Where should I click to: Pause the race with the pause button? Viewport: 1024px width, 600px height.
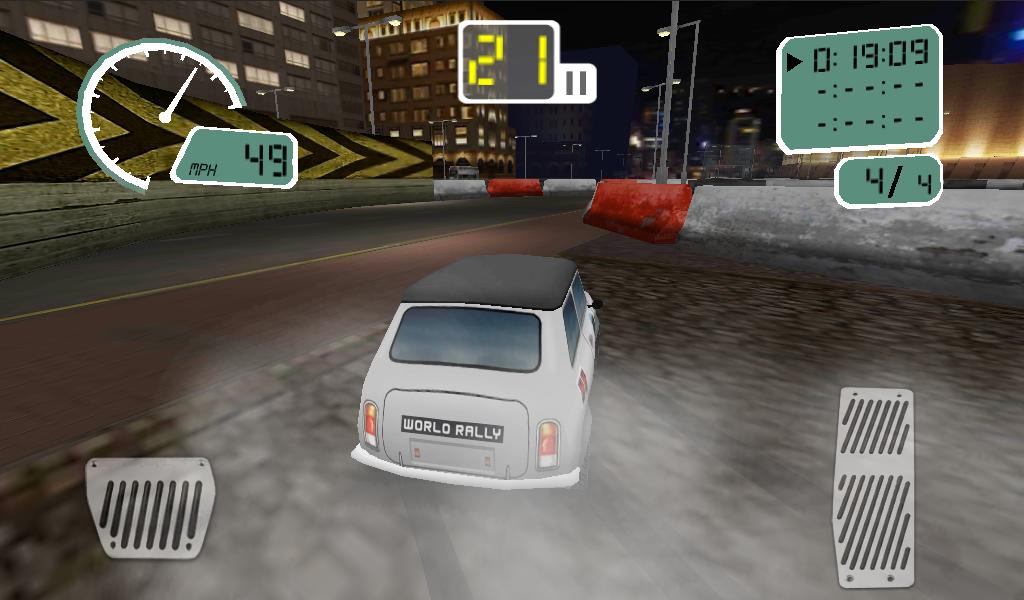click(x=577, y=83)
